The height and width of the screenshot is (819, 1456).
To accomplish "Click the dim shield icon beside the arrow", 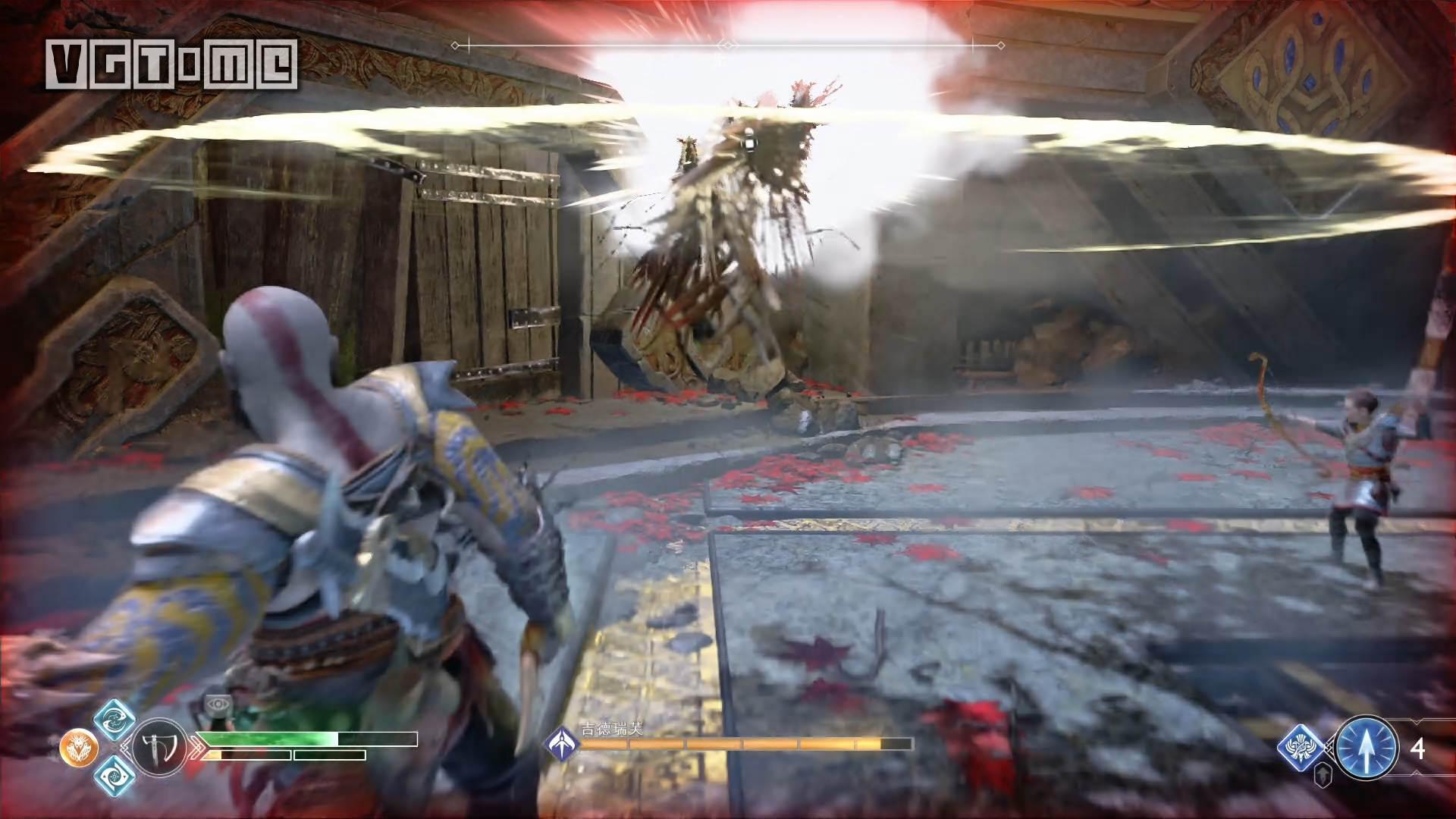I will click(1322, 776).
